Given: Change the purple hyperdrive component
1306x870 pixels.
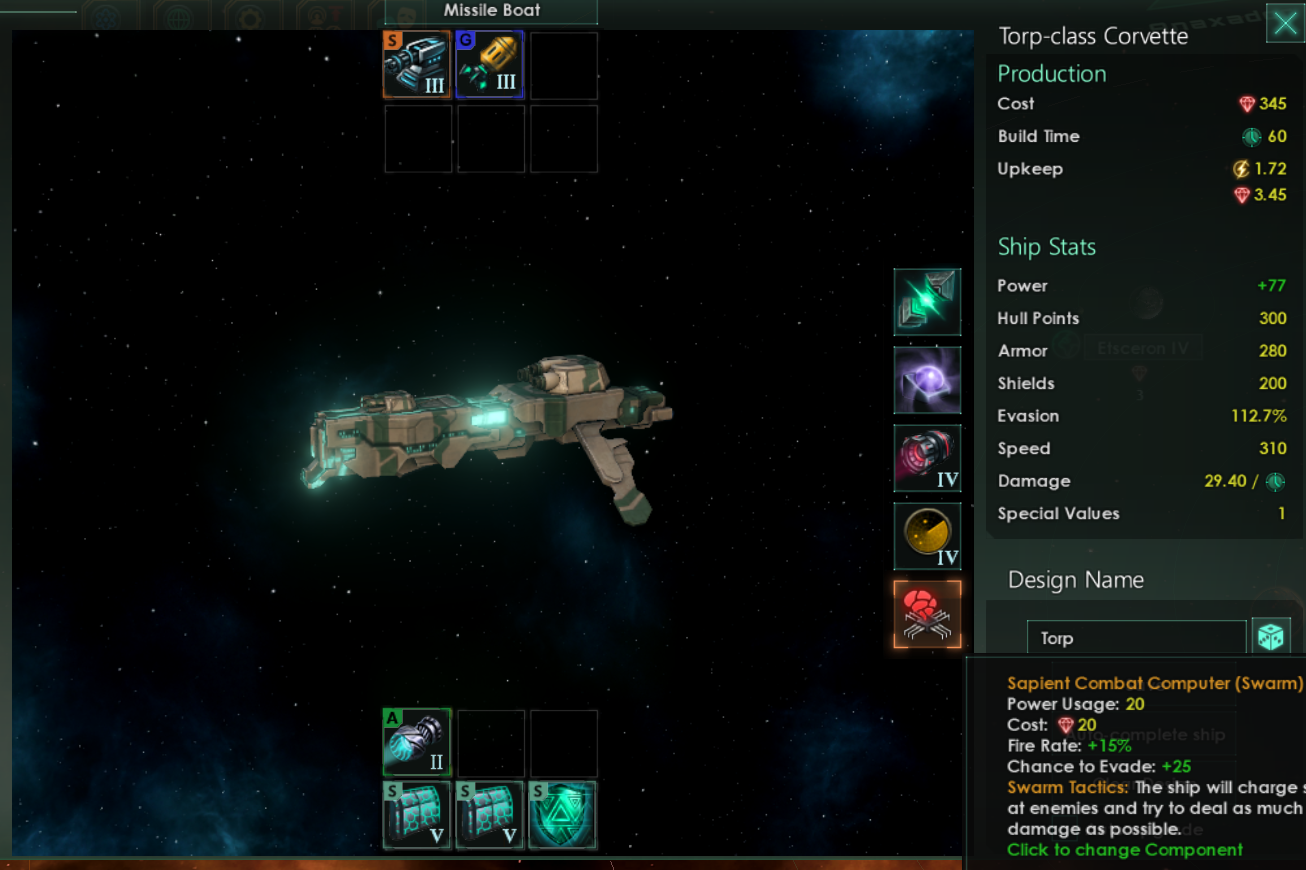Looking at the screenshot, I should pyautogui.click(x=927, y=380).
